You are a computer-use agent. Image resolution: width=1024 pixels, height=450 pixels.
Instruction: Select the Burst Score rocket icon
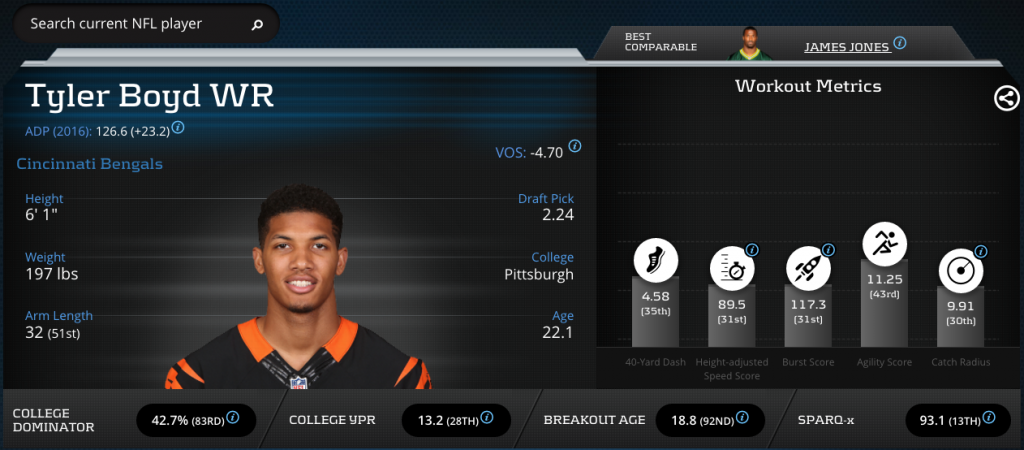(808, 267)
